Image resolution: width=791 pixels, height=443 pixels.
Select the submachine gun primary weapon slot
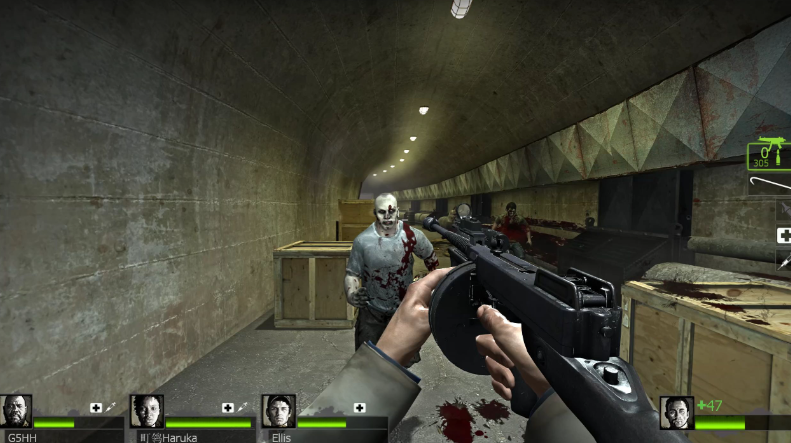click(770, 153)
